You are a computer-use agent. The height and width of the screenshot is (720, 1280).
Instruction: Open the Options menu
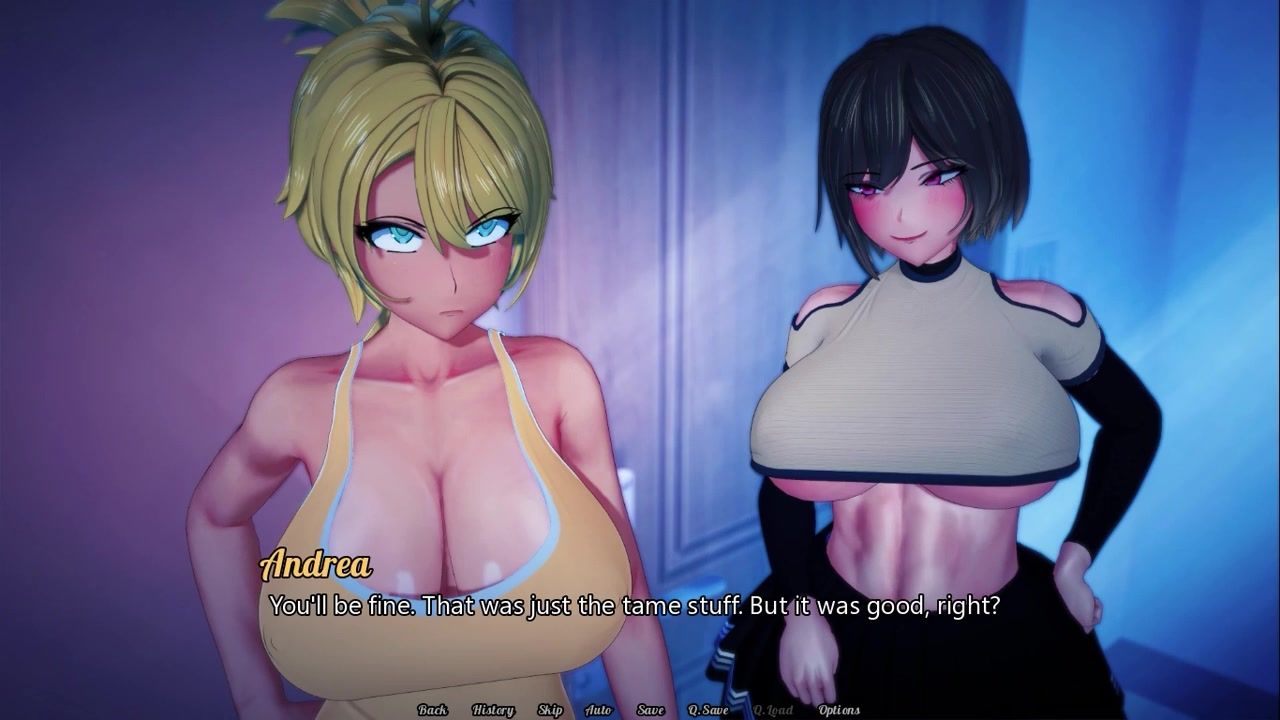coord(839,710)
